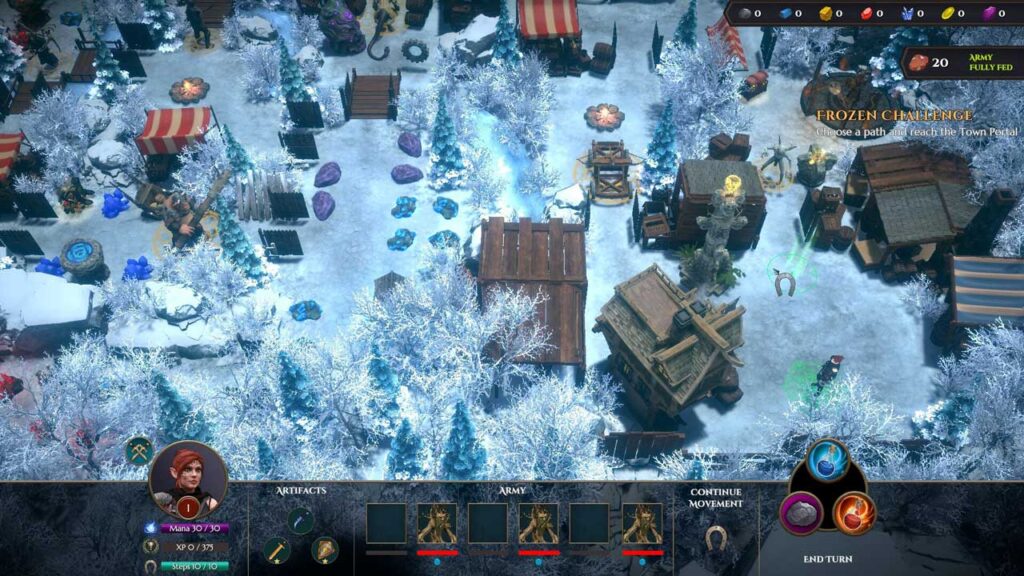Select the shield artifact

(324, 549)
